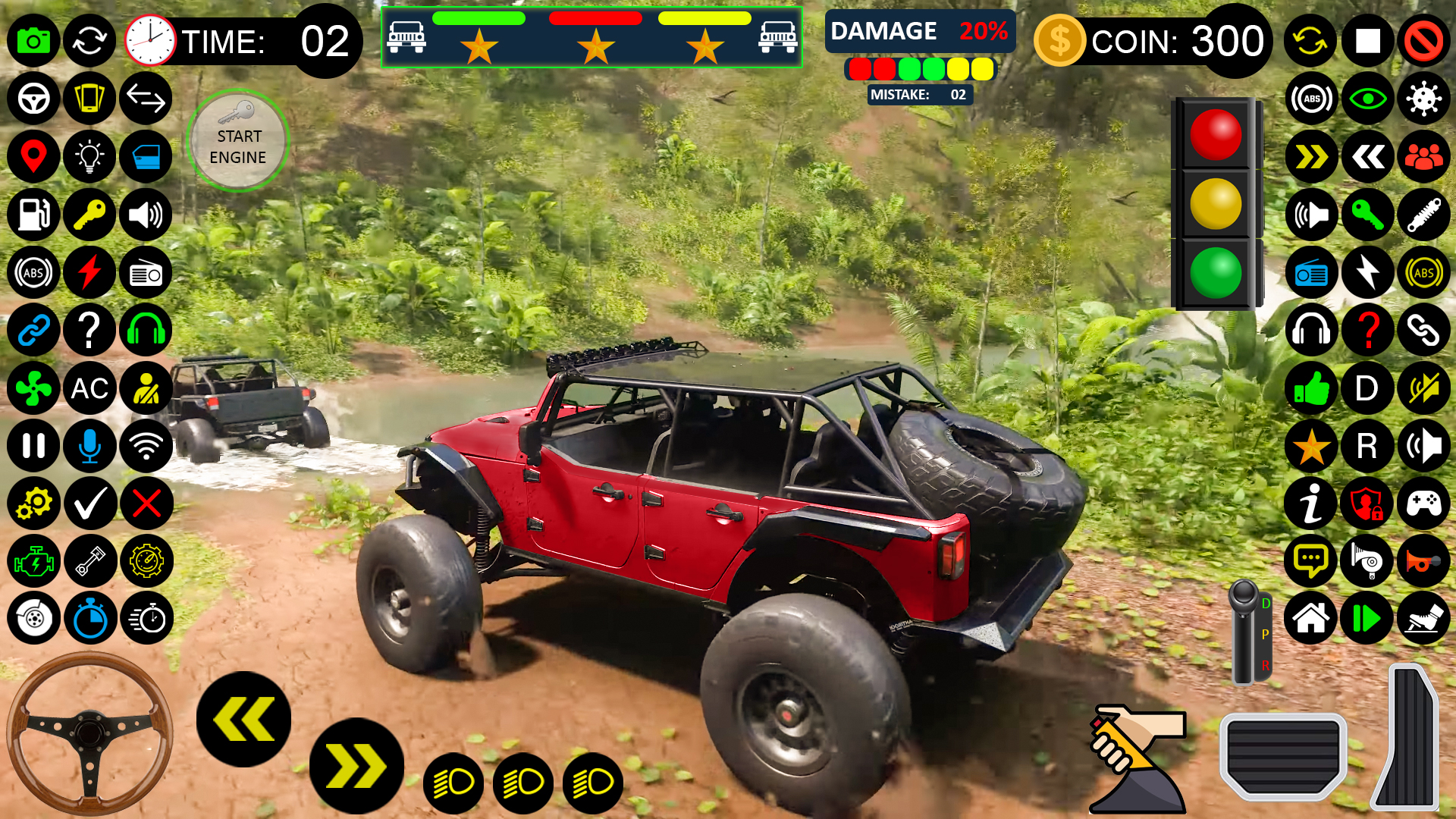
Task: Select the steering wheel control icon
Action: click(x=33, y=99)
